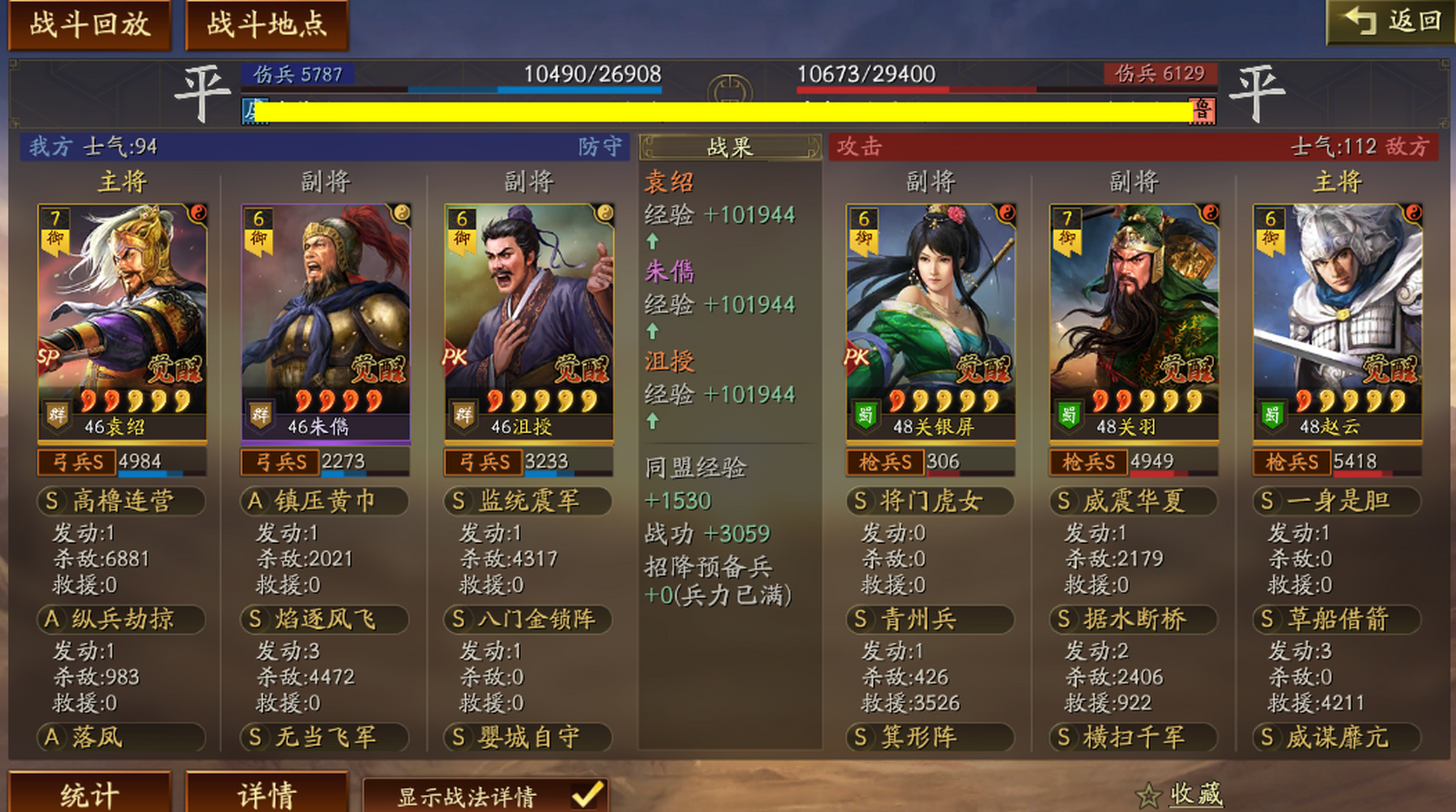Viewport: 1456px width, 812px height.
Task: Inspect the 高橹连营 tactic
Action: [121, 501]
